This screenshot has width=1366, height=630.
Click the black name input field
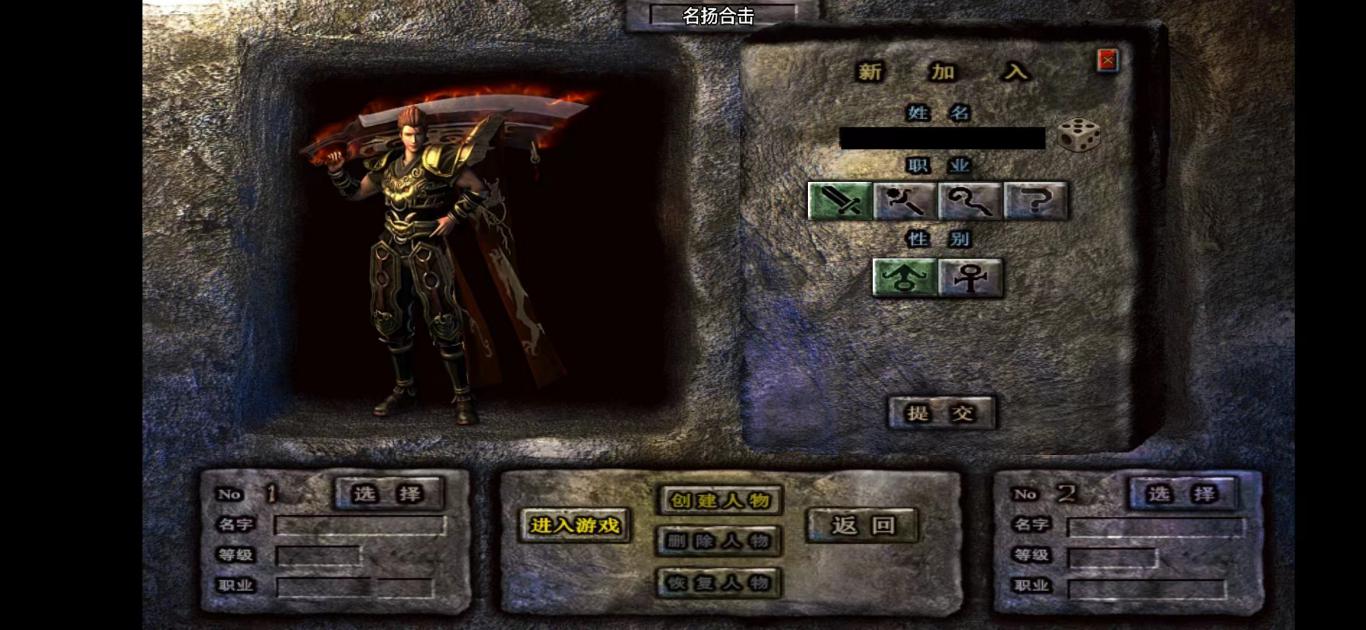[941, 138]
